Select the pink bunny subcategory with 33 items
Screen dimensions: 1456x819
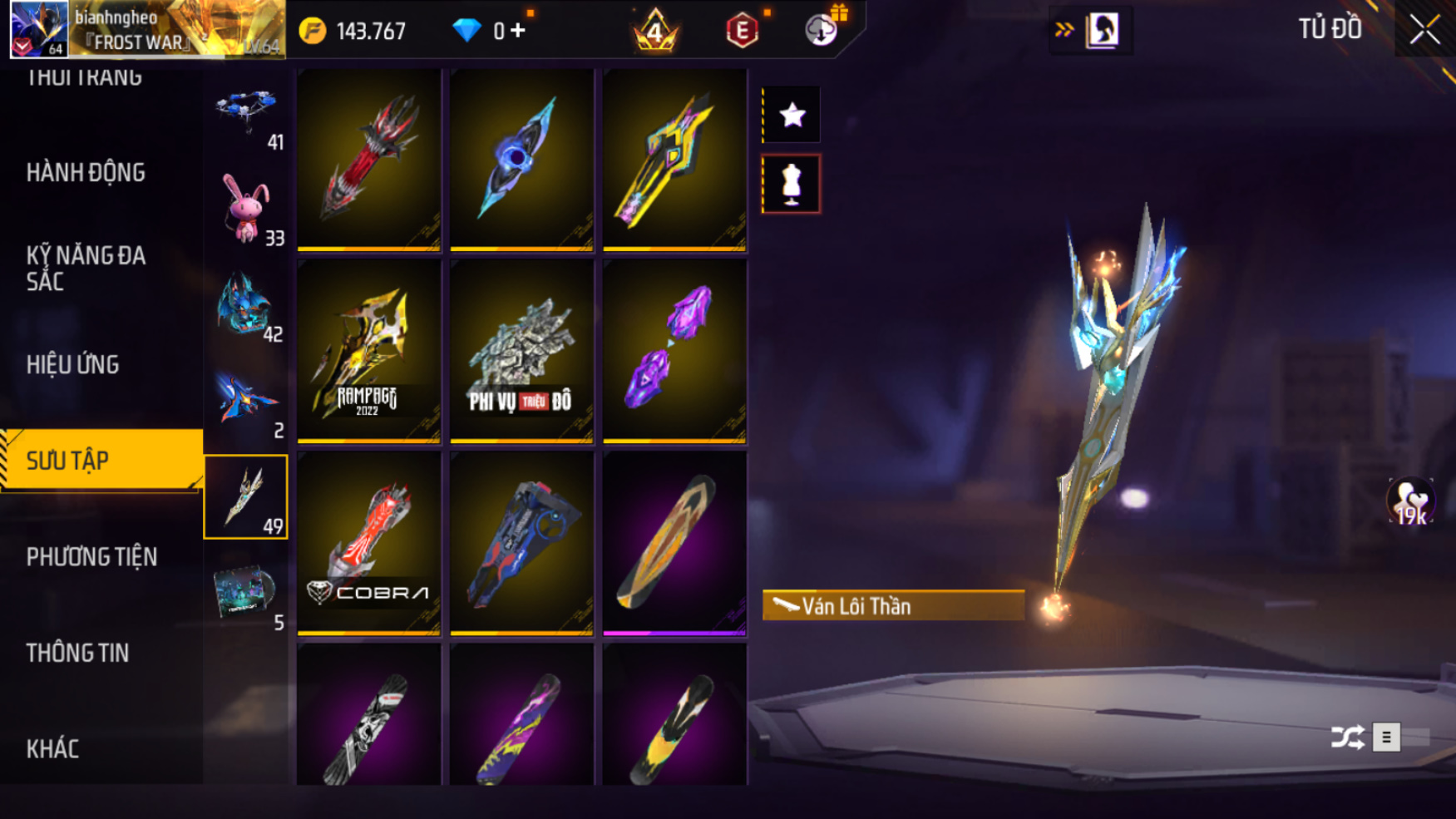click(x=246, y=210)
